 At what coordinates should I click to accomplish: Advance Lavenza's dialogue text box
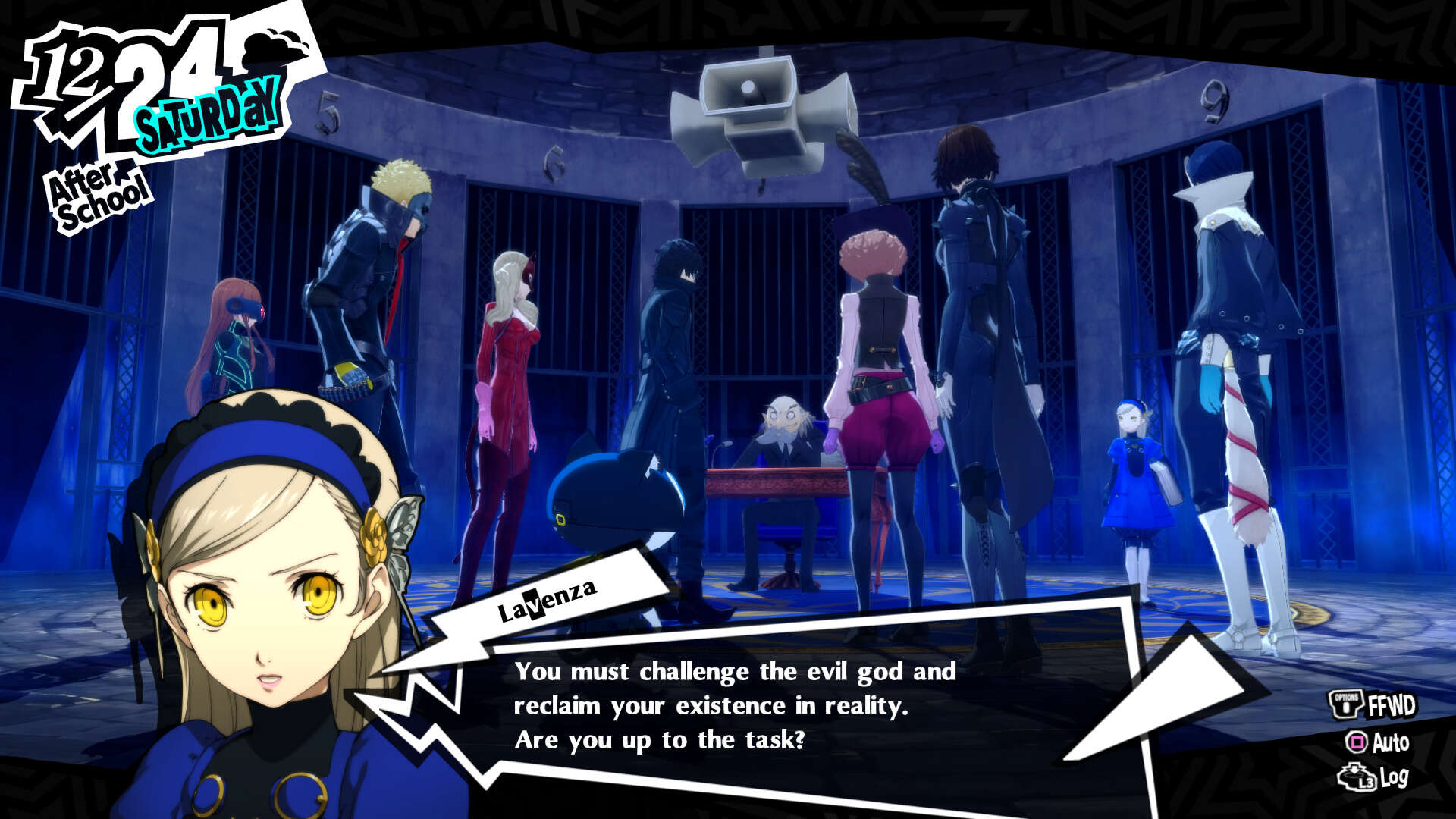734,705
